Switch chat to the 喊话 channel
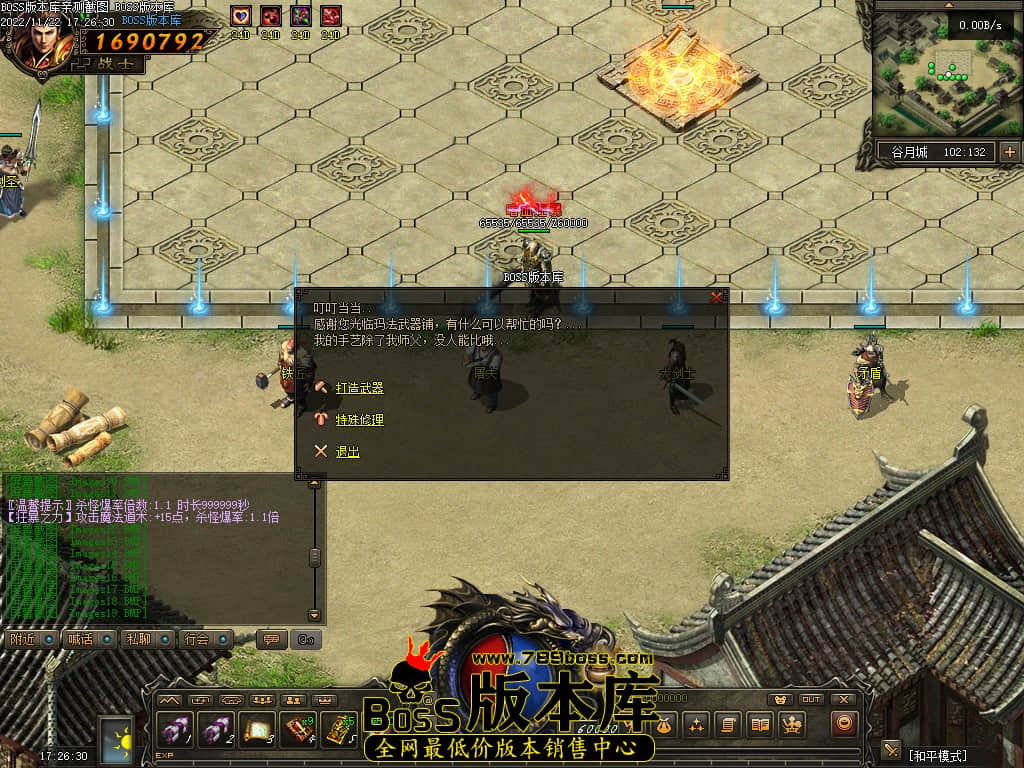The height and width of the screenshot is (768, 1024). coord(80,639)
